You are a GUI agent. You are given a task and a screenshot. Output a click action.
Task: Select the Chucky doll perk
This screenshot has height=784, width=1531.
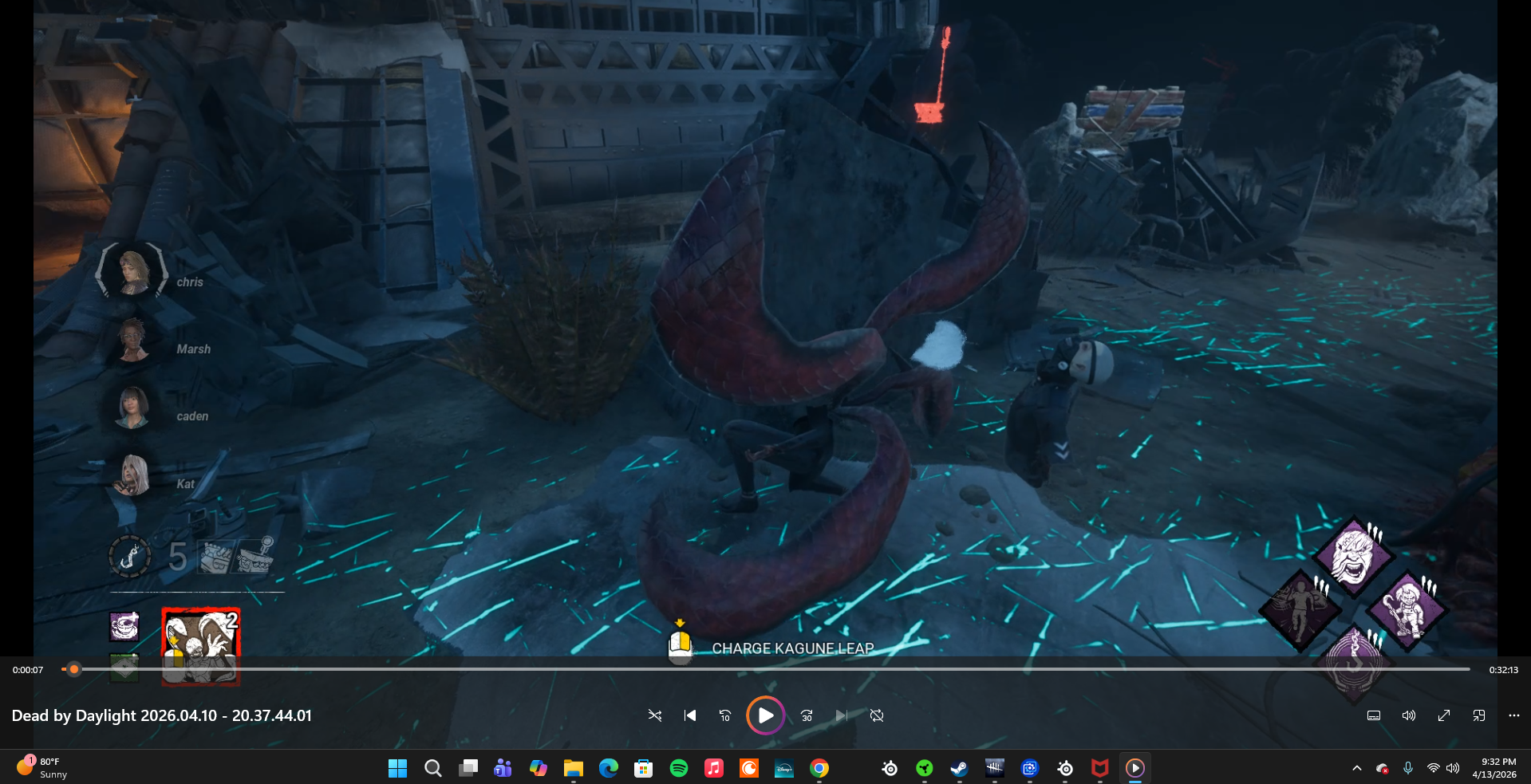tap(1407, 611)
